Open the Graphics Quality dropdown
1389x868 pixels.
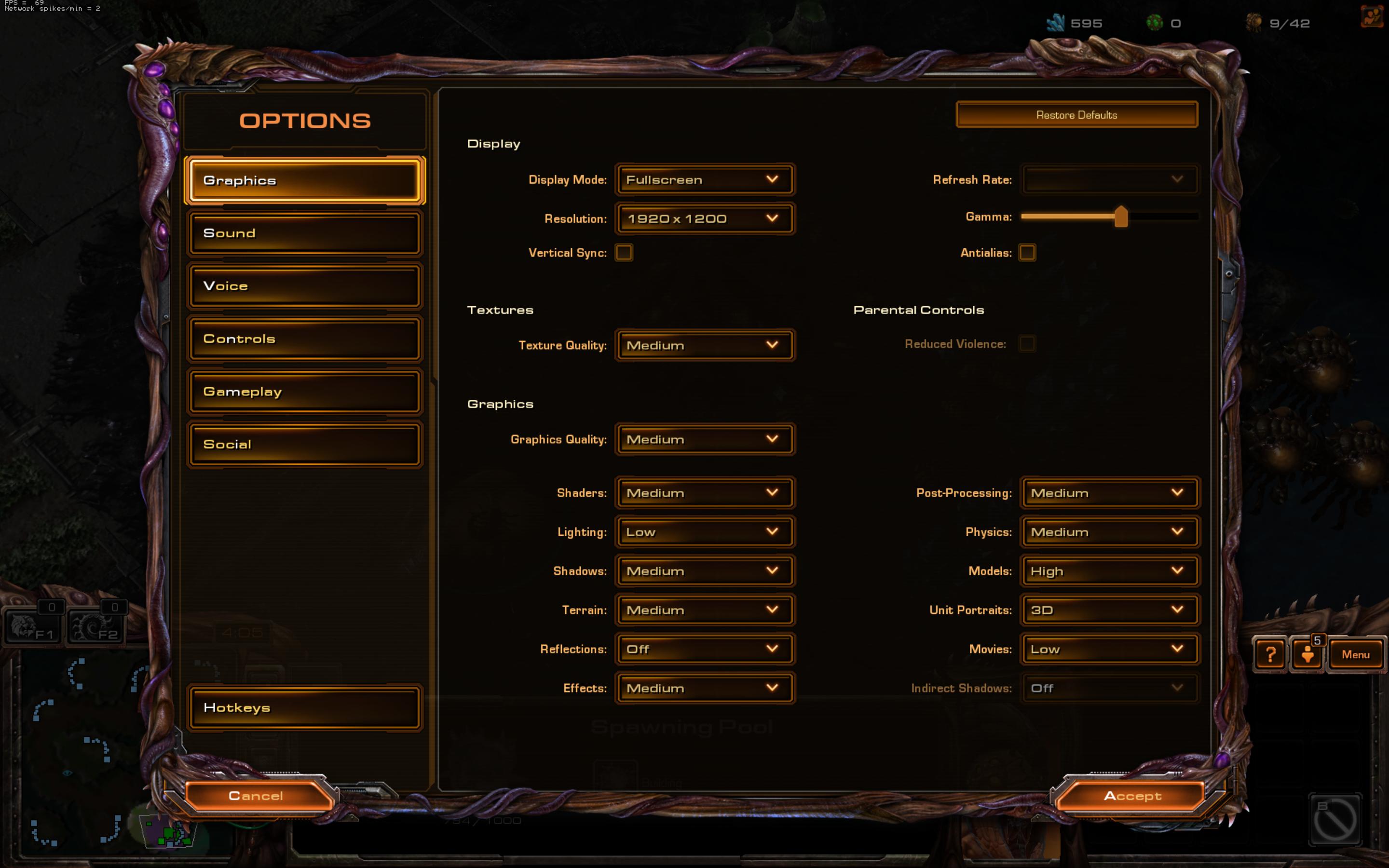(x=704, y=440)
